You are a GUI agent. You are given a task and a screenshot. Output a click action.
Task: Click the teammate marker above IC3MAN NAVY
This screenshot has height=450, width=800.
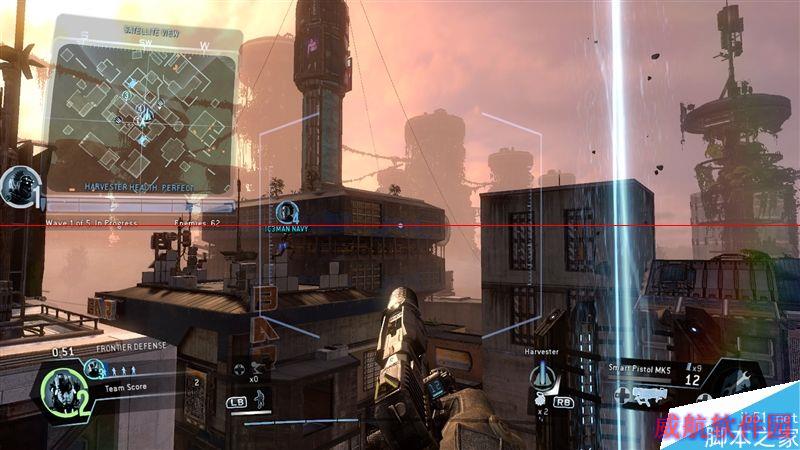287,211
